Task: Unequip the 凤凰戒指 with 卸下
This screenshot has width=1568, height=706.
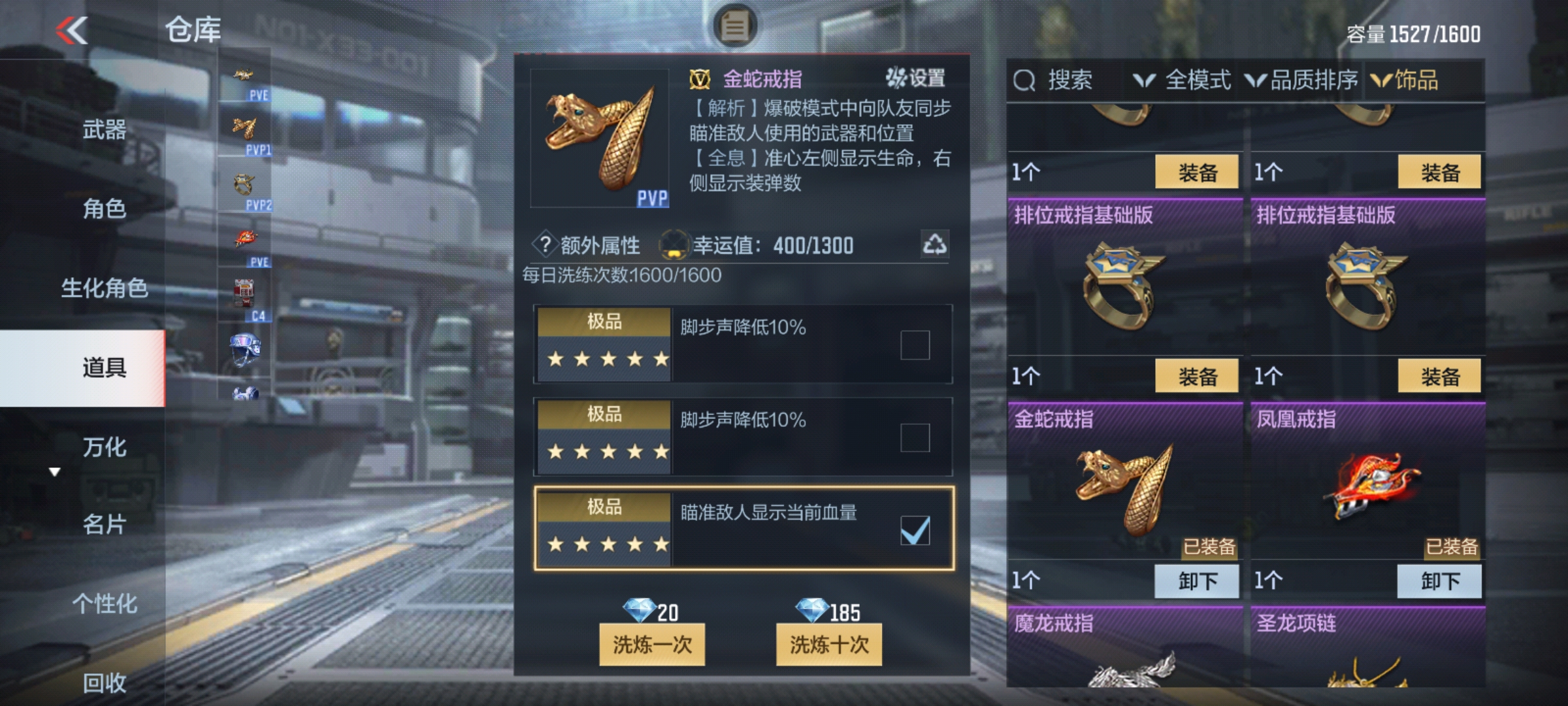Action: [1439, 580]
